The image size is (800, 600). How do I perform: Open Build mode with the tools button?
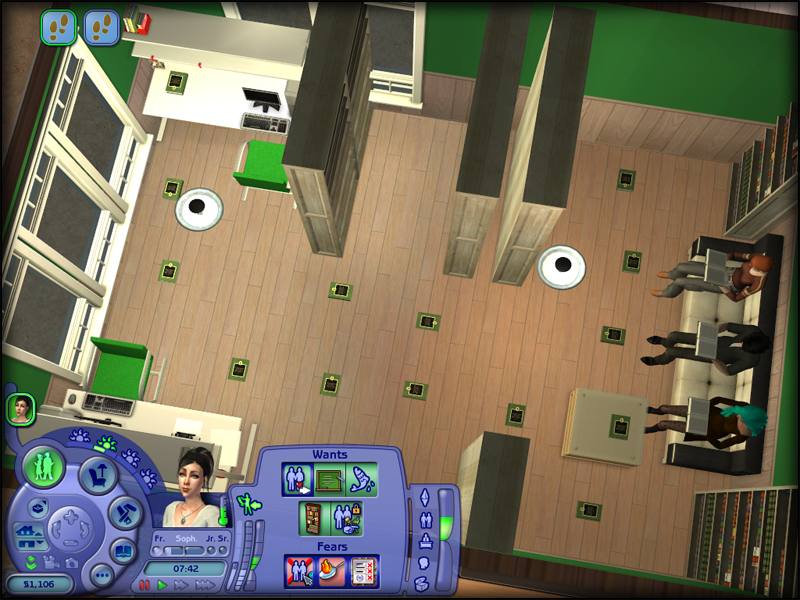125,513
